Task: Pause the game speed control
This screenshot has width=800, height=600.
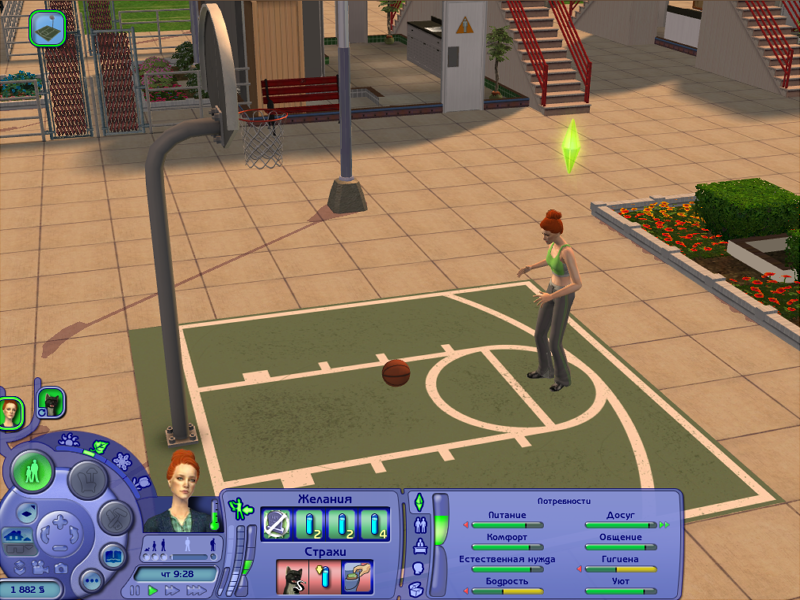Action: 136,591
